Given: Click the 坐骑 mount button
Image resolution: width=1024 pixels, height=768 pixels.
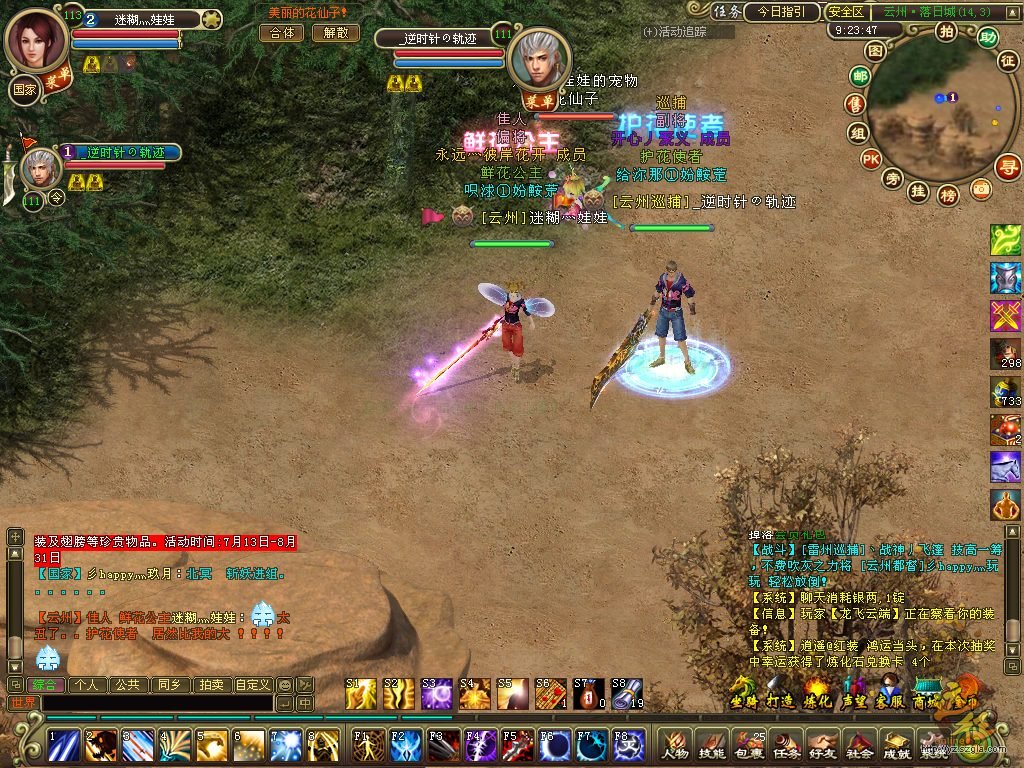Looking at the screenshot, I should [743, 692].
